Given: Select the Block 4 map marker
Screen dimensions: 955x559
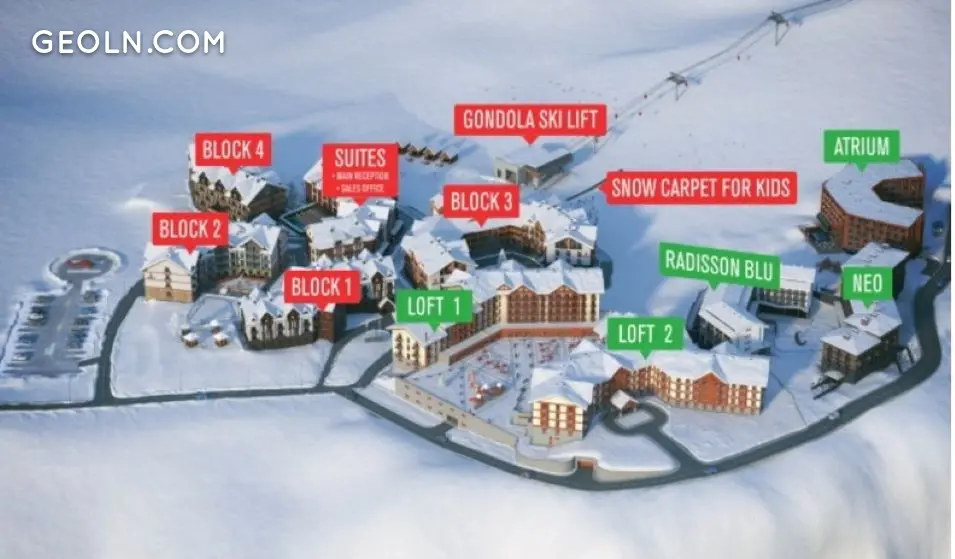Looking at the screenshot, I should point(233,150).
